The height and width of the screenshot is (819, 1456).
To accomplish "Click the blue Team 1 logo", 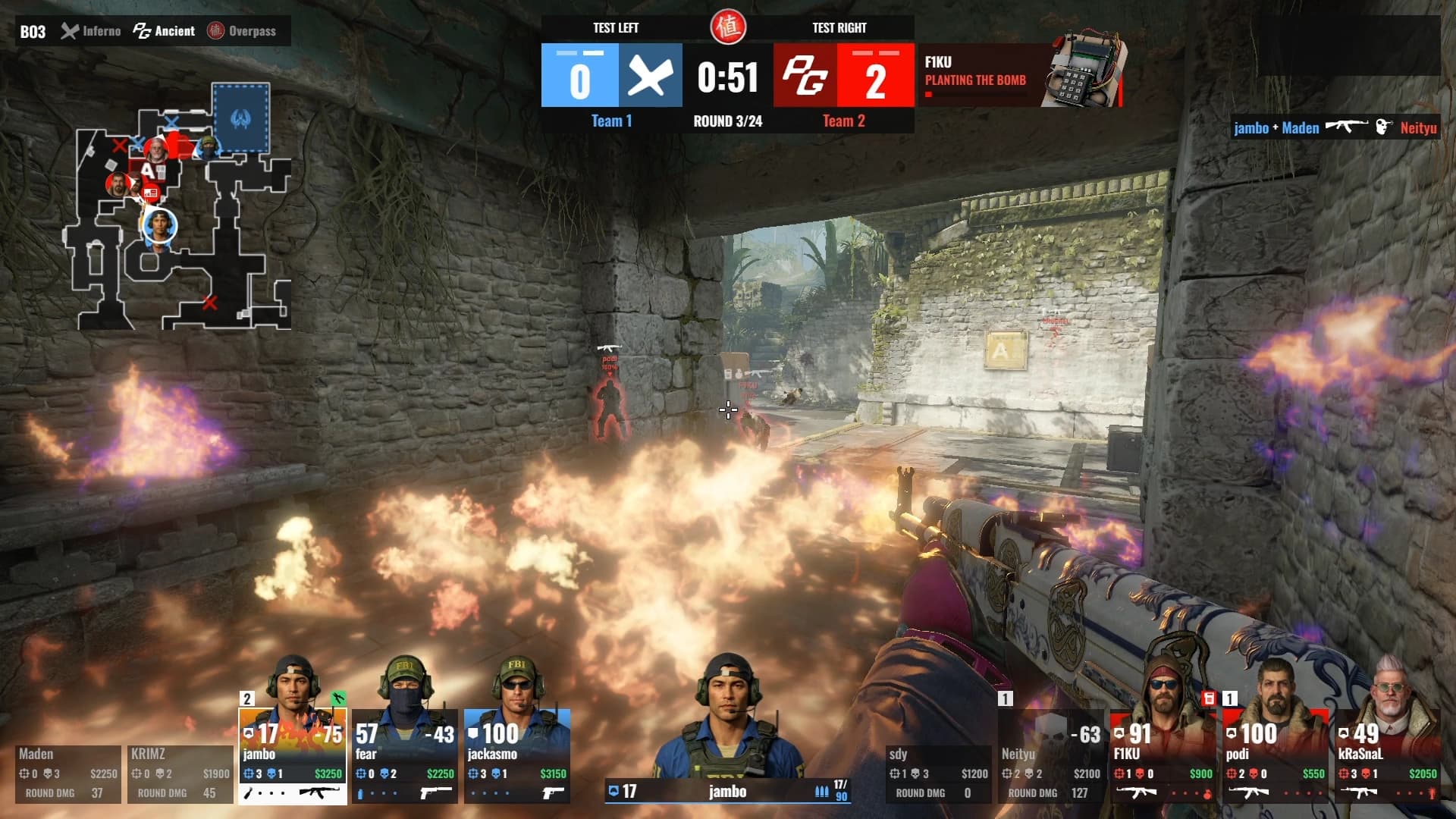I will click(650, 75).
